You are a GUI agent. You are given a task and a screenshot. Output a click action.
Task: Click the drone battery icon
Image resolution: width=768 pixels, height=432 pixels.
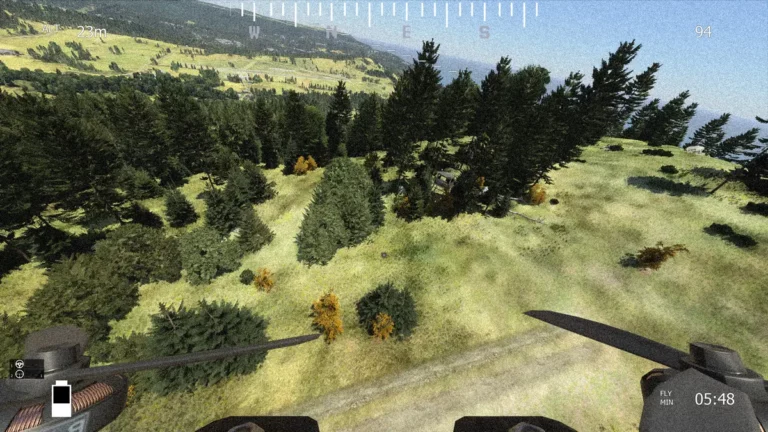point(61,398)
